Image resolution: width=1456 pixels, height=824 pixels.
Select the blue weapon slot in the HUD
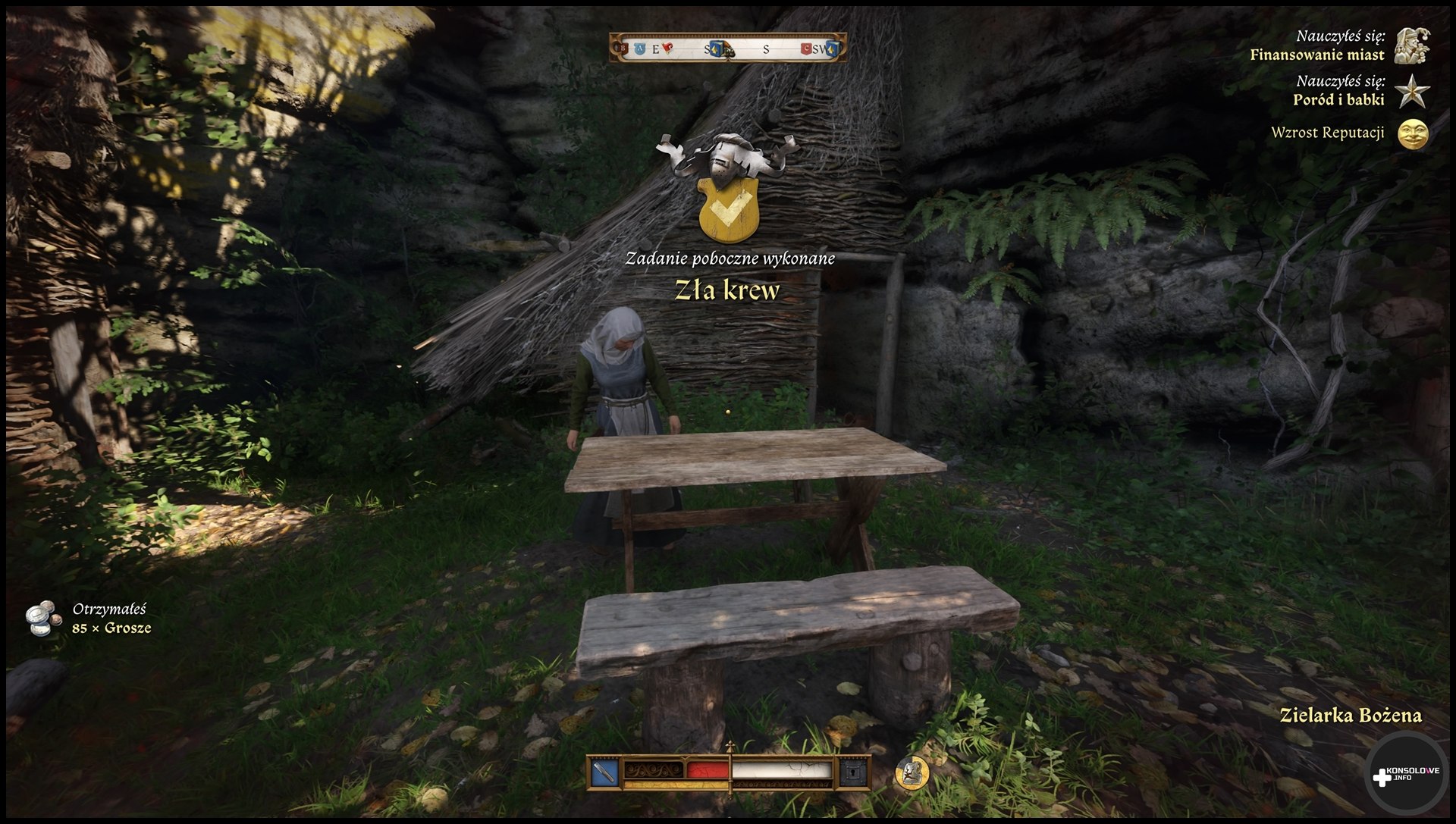pyautogui.click(x=604, y=772)
